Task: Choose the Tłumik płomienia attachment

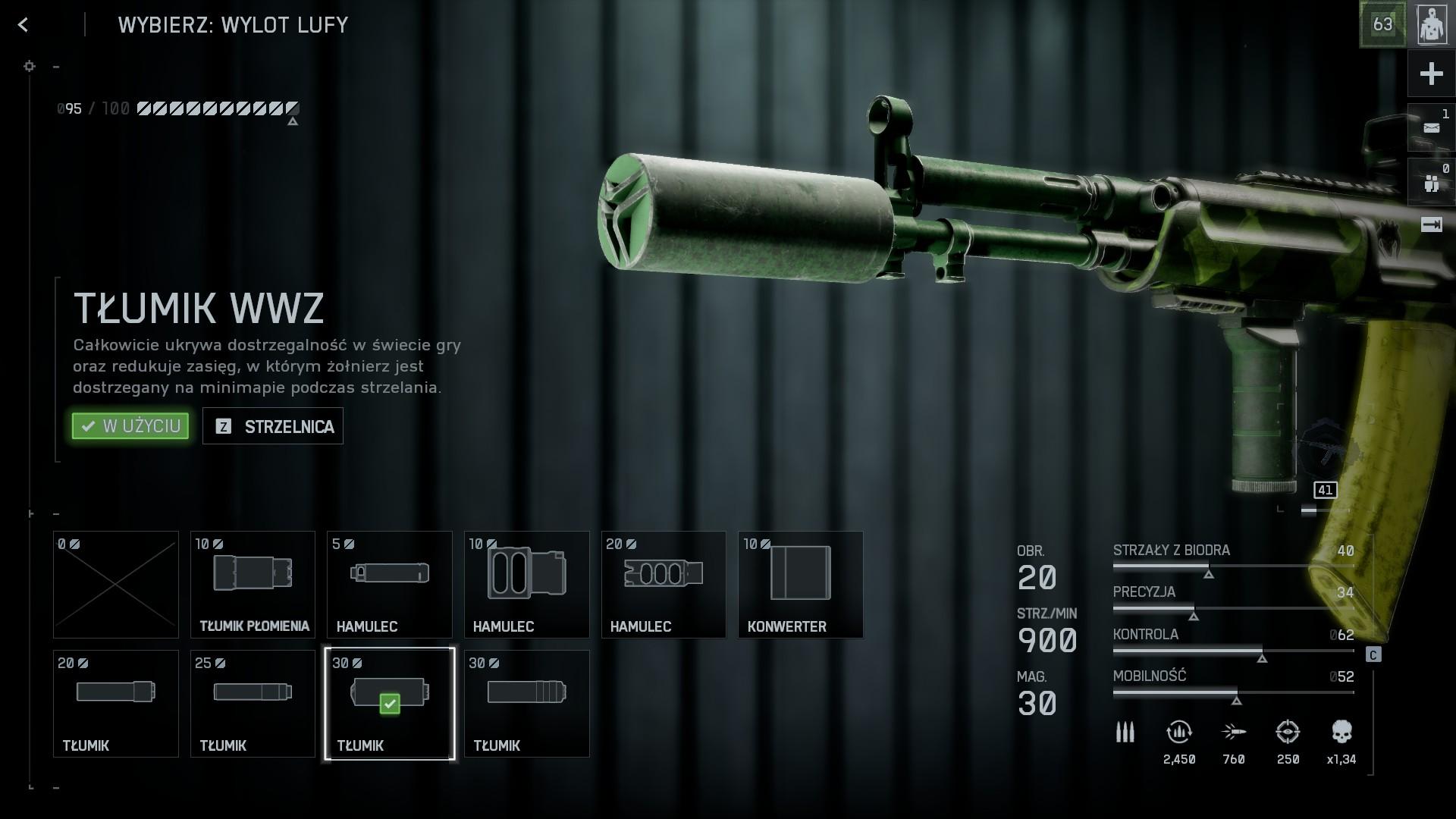Action: [253, 585]
